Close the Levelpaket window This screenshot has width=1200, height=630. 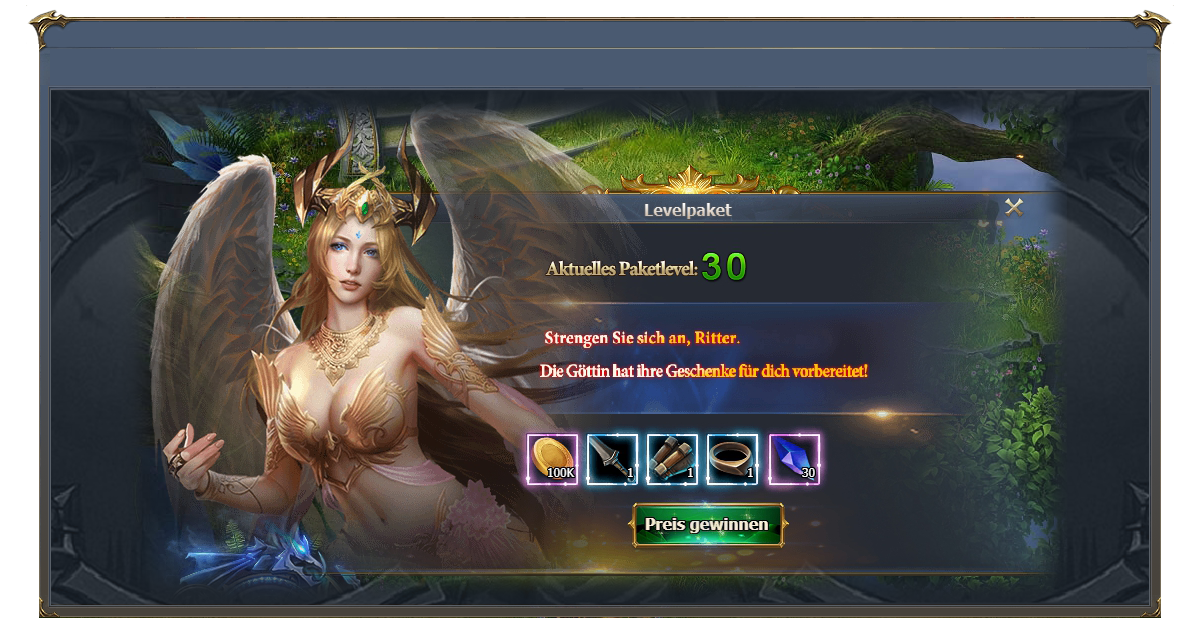click(1014, 207)
